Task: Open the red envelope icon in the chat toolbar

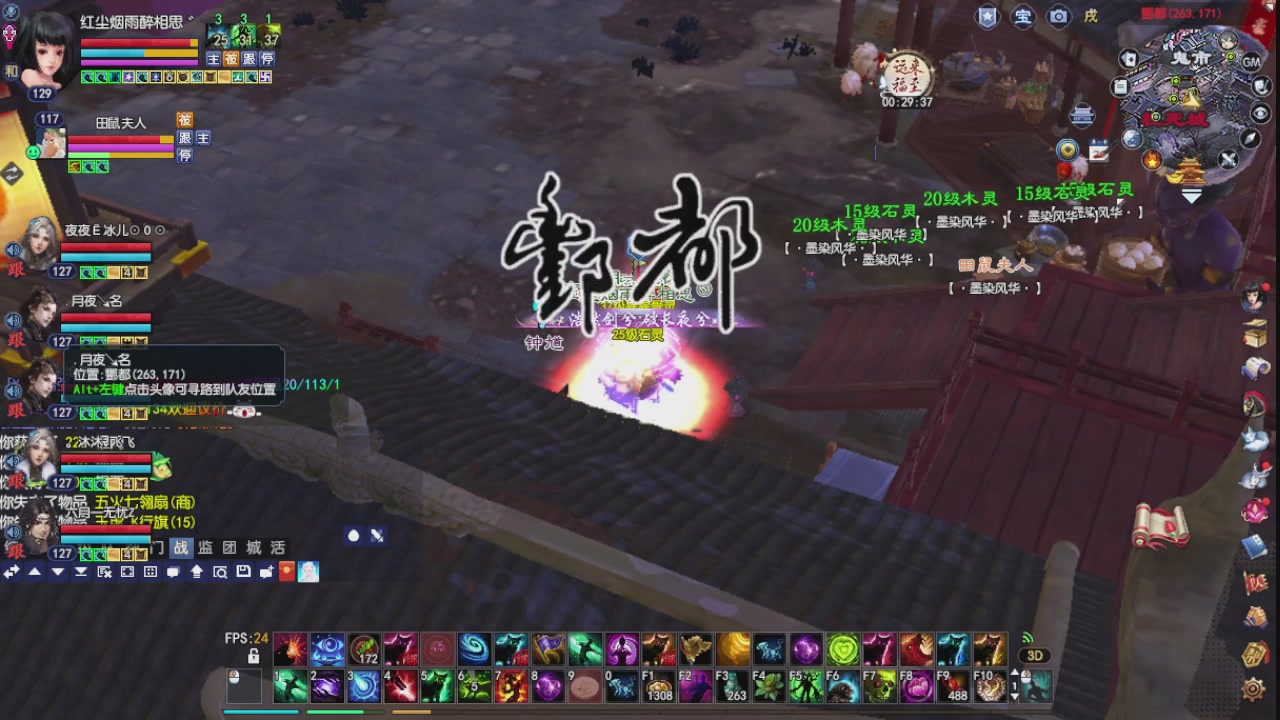Action: tap(286, 572)
